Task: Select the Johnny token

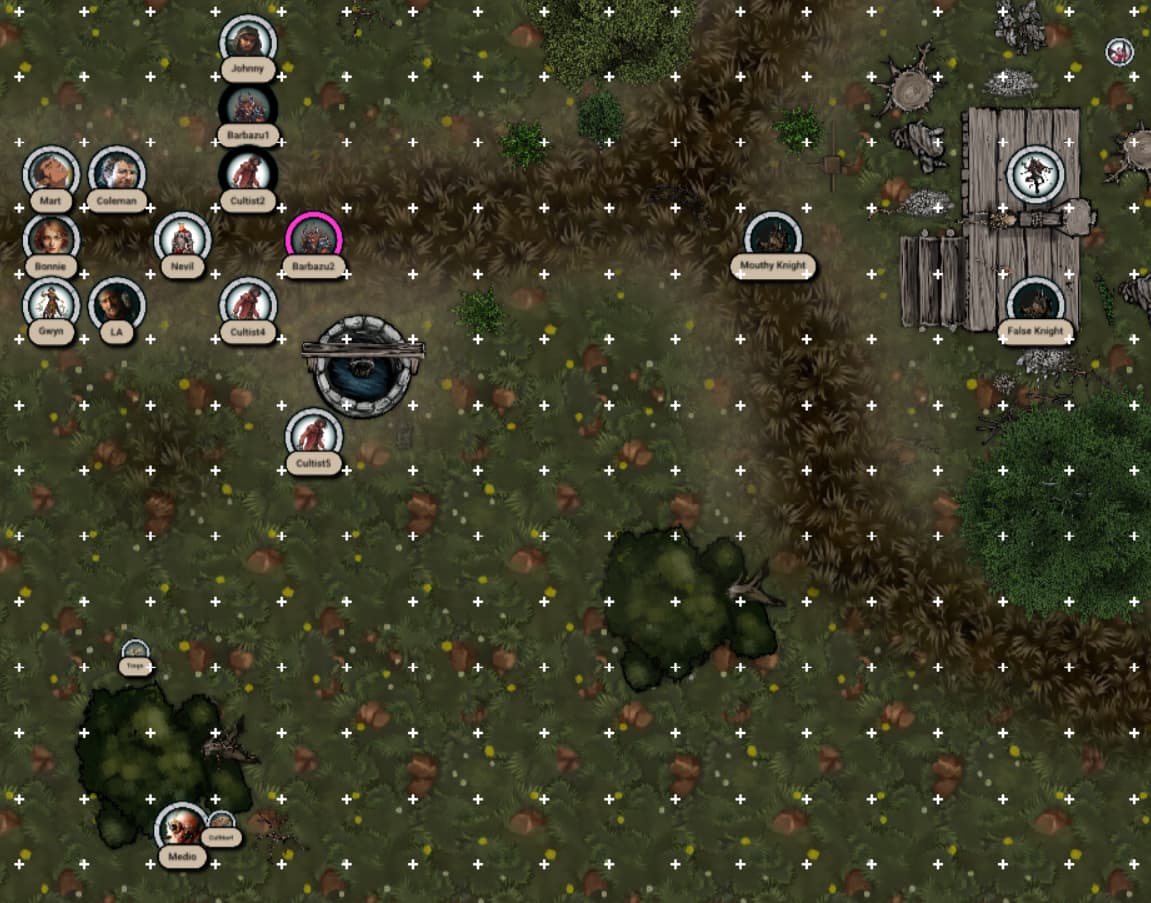Action: 248,41
